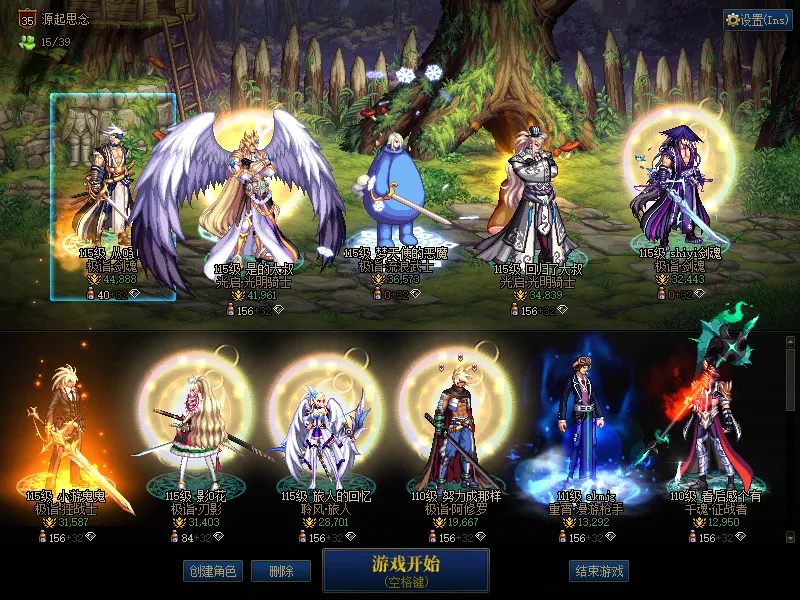This screenshot has height=600, width=800.
Task: Open 创建角色 to create a character
Action: pos(212,571)
